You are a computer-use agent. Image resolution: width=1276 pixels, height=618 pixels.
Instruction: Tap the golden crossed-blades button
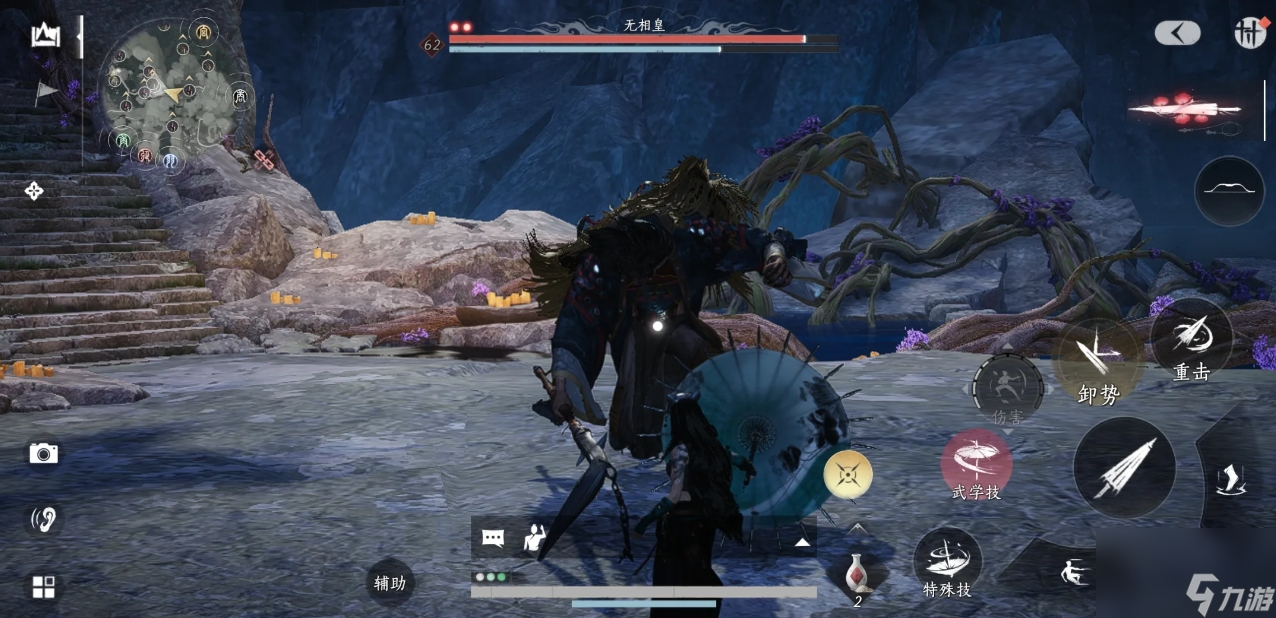coord(848,474)
